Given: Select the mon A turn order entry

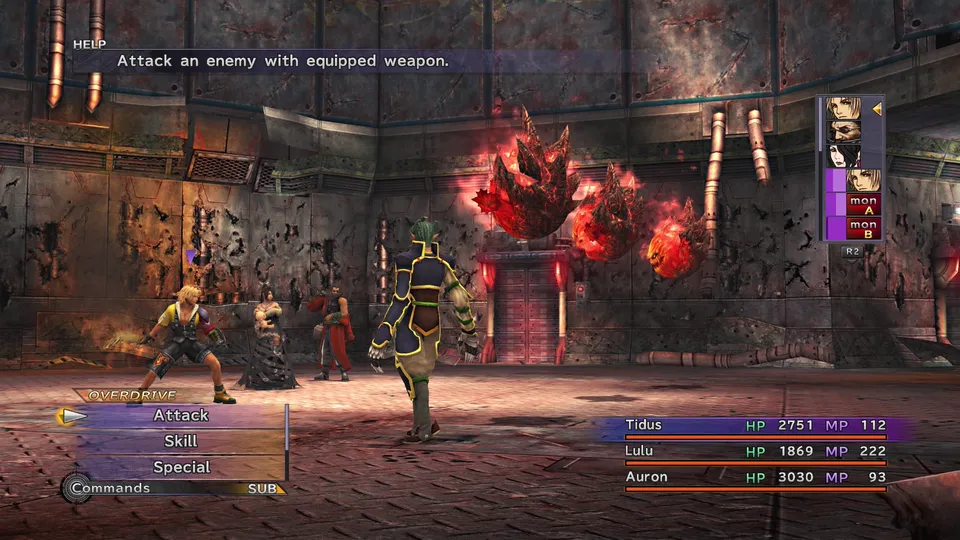Looking at the screenshot, I should (x=862, y=205).
